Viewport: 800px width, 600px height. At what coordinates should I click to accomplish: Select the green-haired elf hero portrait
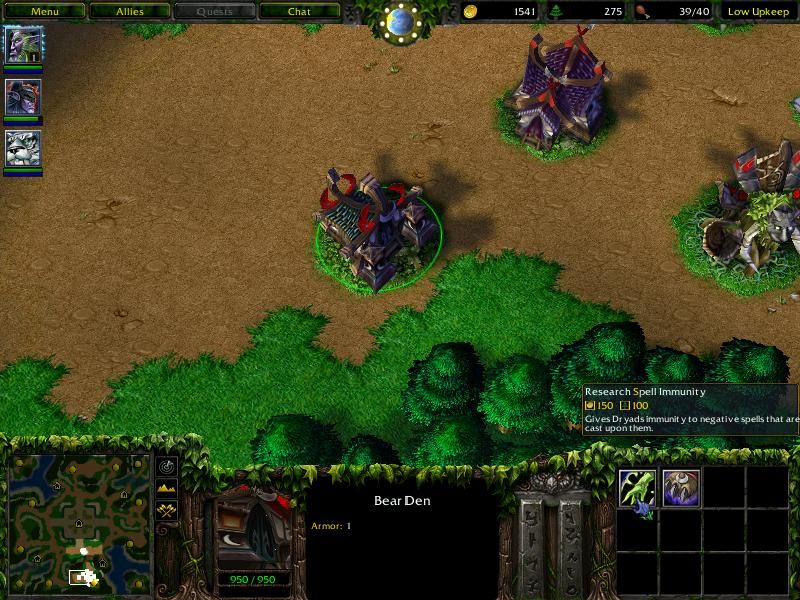tap(23, 45)
